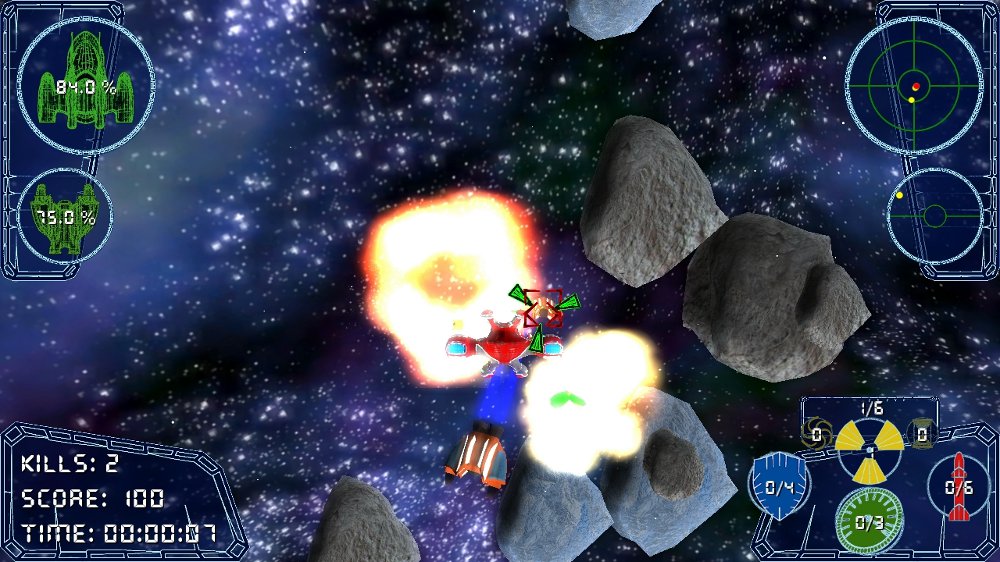Select the small green ship status icon
This screenshot has width=1000, height=562.
(x=66, y=215)
